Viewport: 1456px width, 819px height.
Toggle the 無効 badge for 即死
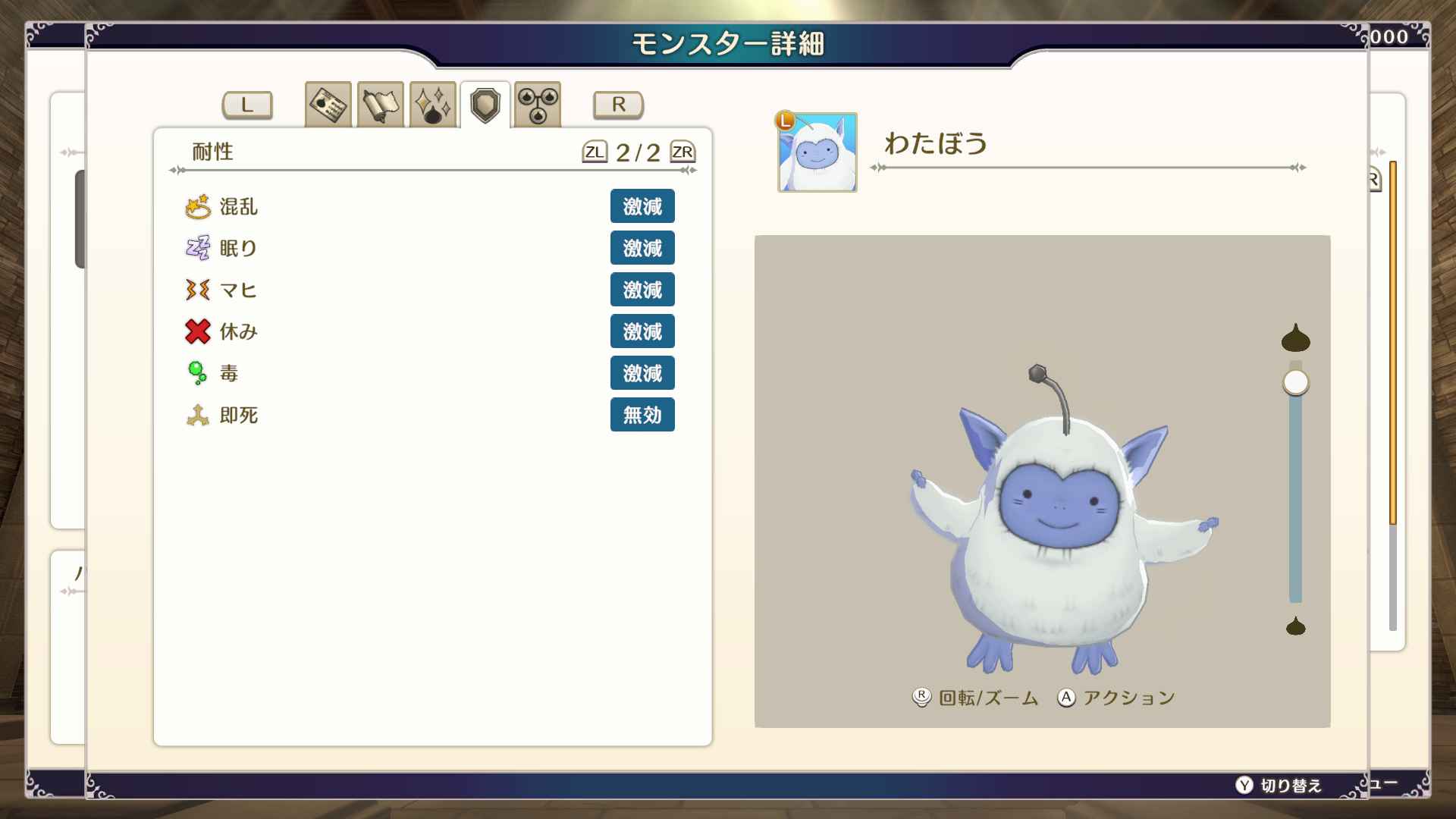tap(642, 415)
